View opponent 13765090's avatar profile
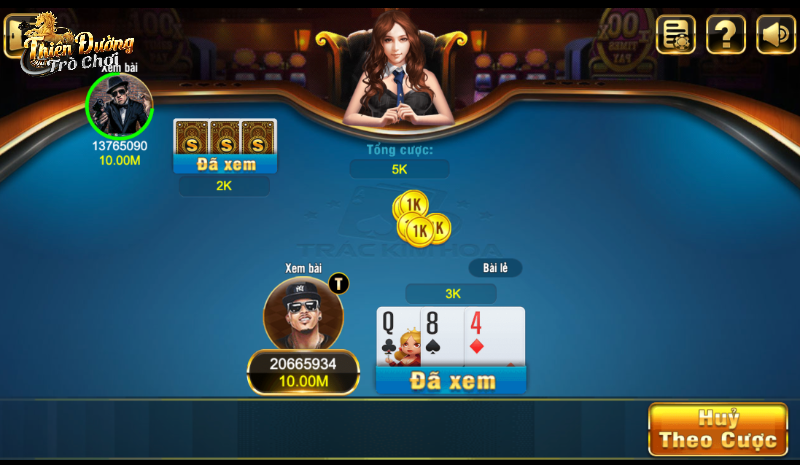800x465 pixels. [x=120, y=105]
